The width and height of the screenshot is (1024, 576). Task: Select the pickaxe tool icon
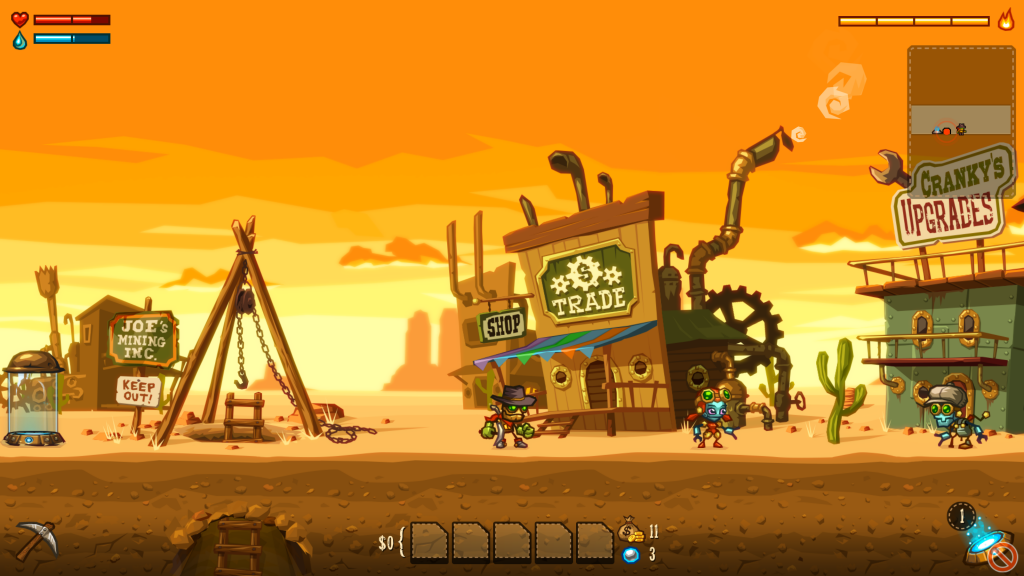(x=37, y=540)
